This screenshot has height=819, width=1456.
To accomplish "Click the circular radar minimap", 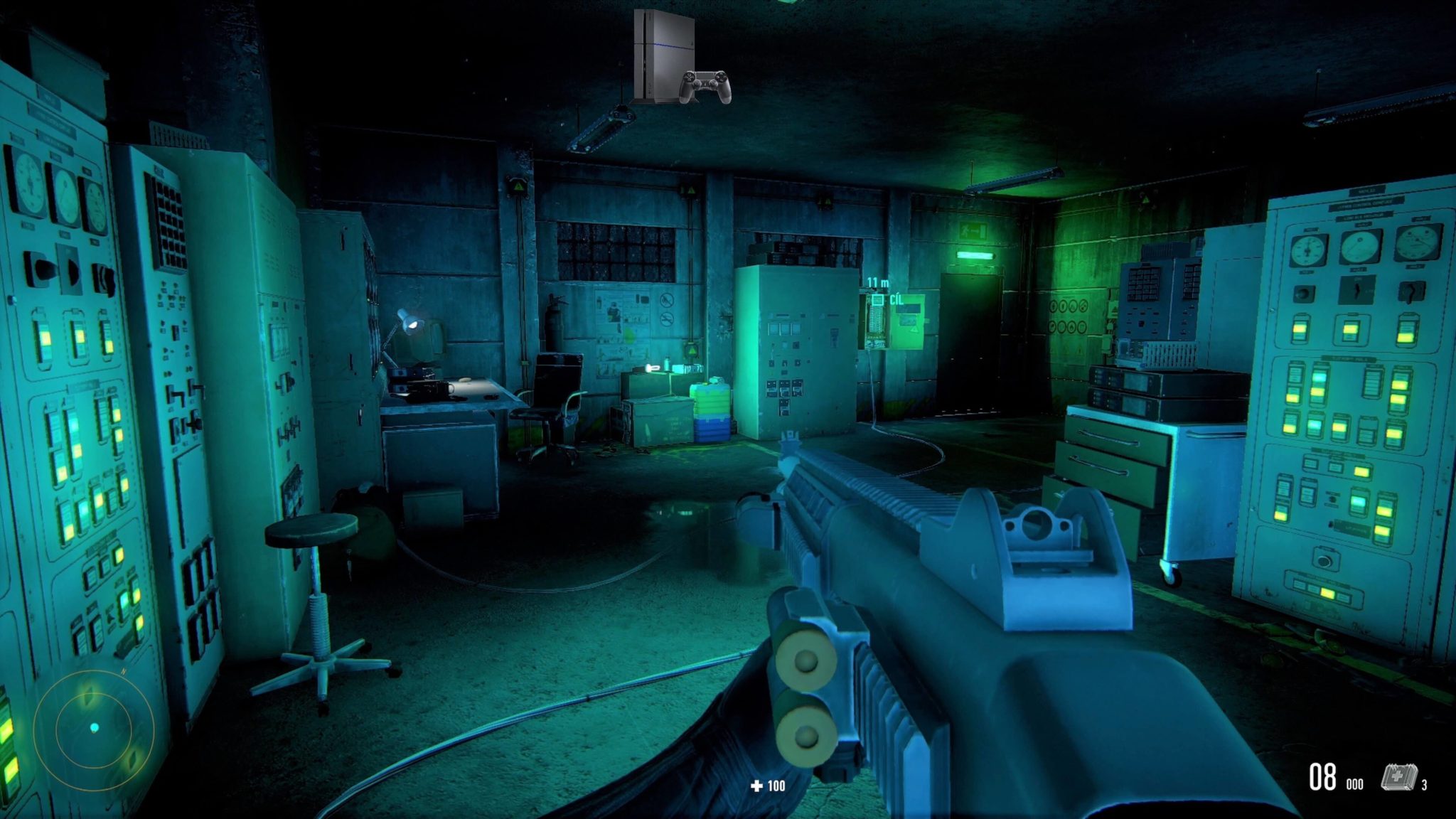I will point(94,729).
